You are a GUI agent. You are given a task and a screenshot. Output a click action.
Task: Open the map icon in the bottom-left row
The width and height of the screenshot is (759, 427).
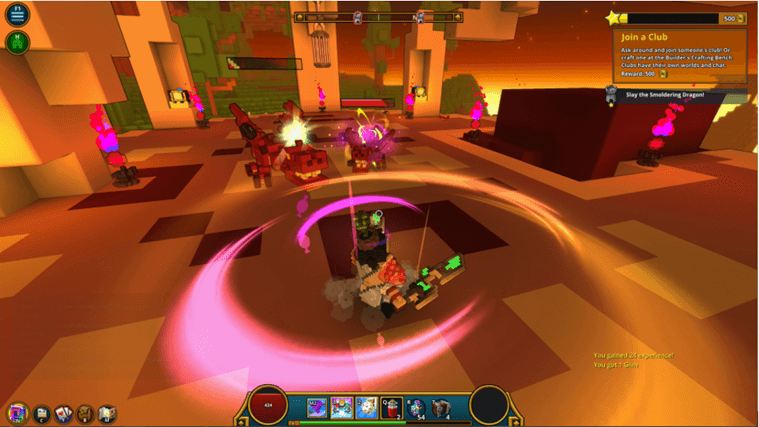pos(107,412)
